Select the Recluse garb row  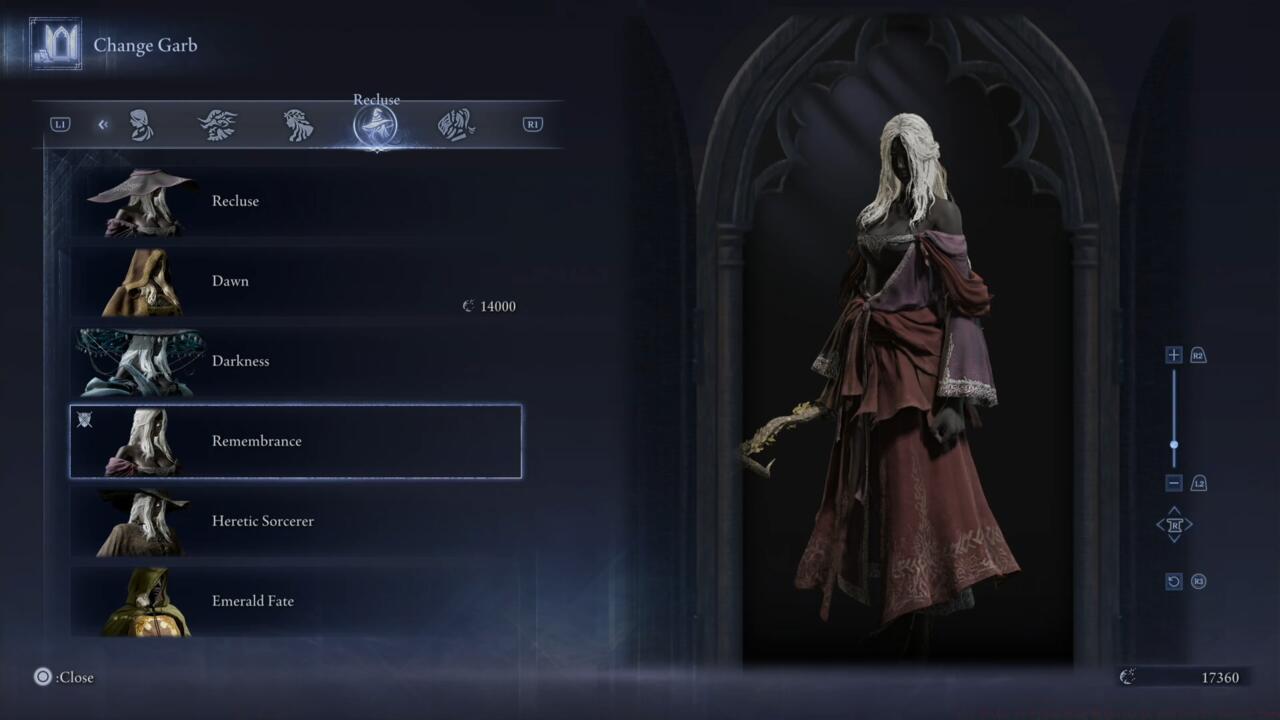point(295,201)
